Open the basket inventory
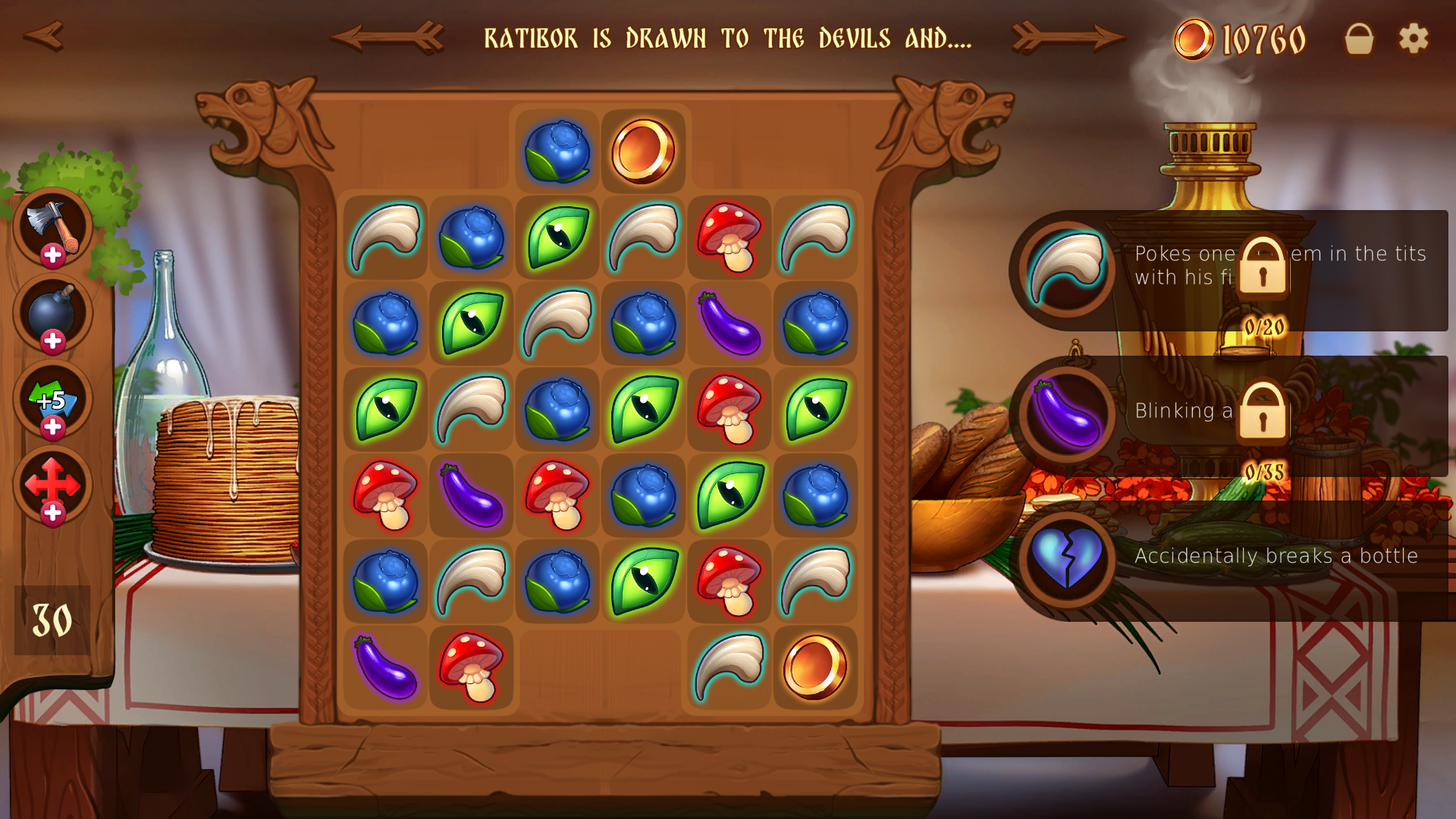Image resolution: width=1456 pixels, height=819 pixels. tap(1357, 38)
